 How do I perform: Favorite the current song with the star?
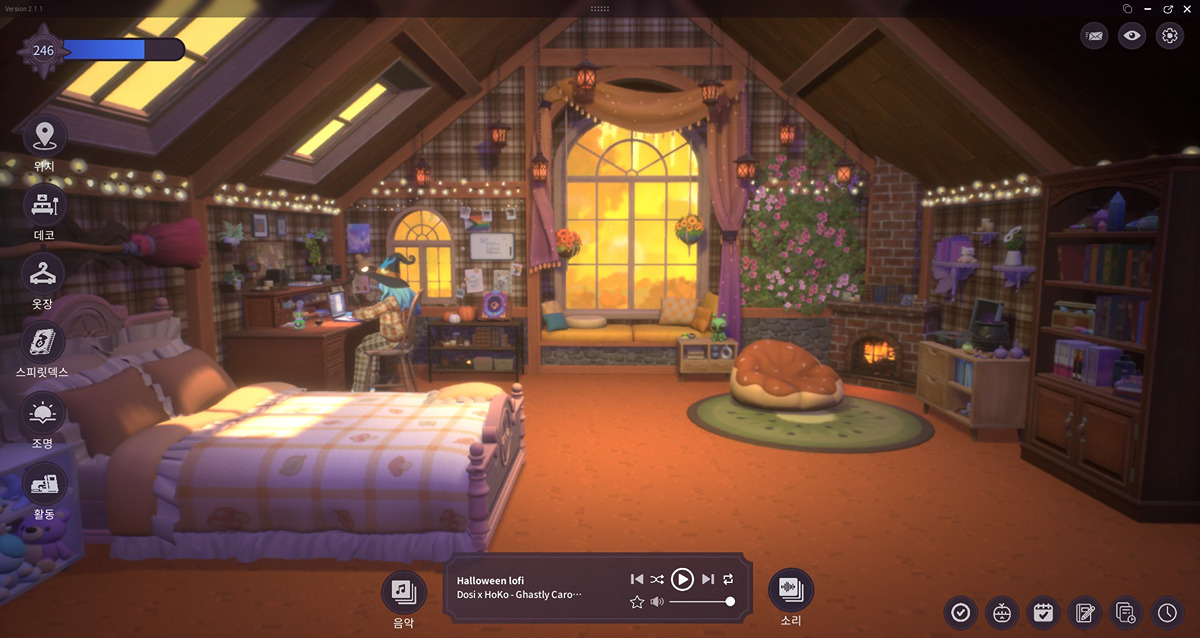637,601
